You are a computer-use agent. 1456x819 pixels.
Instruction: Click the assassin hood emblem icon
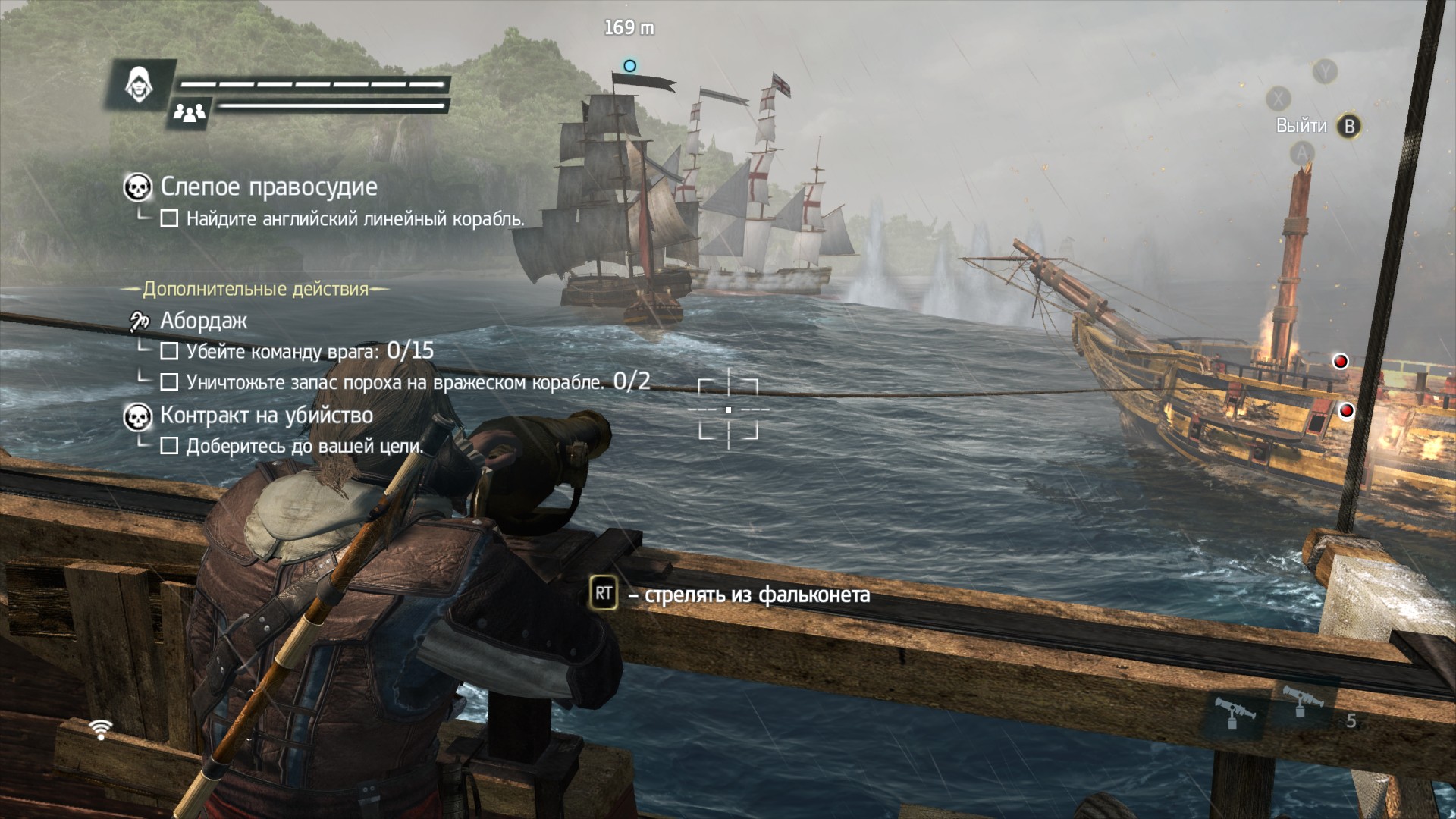(x=140, y=84)
